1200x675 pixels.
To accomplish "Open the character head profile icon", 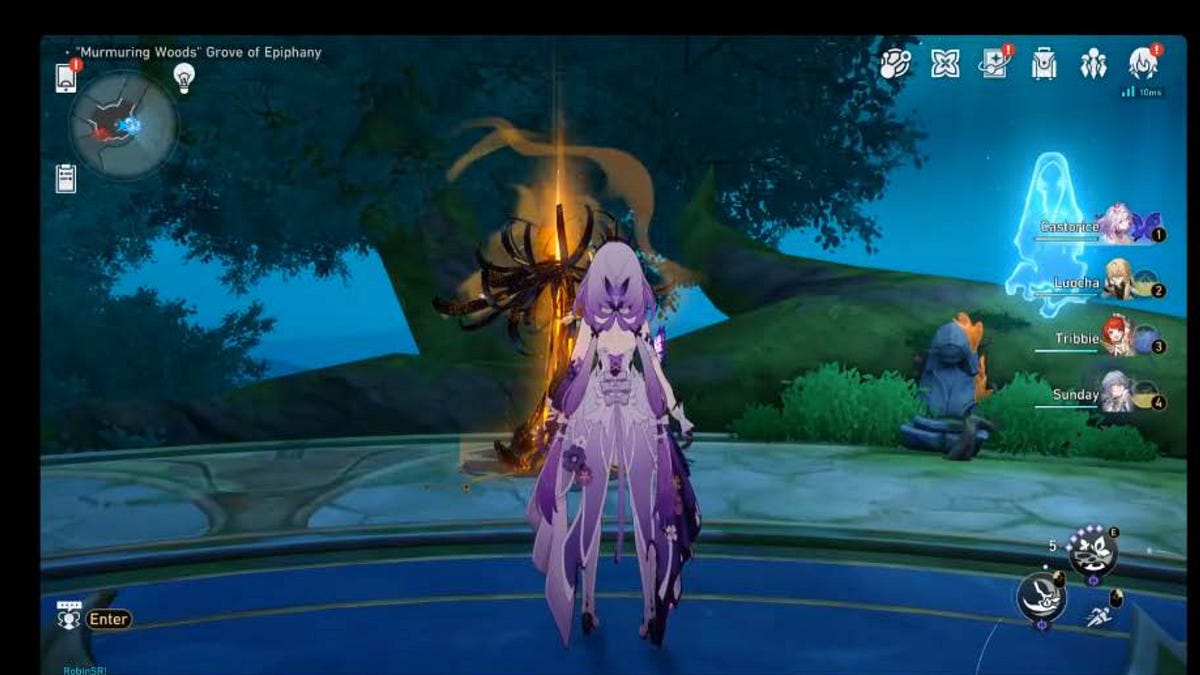I will (x=1143, y=64).
